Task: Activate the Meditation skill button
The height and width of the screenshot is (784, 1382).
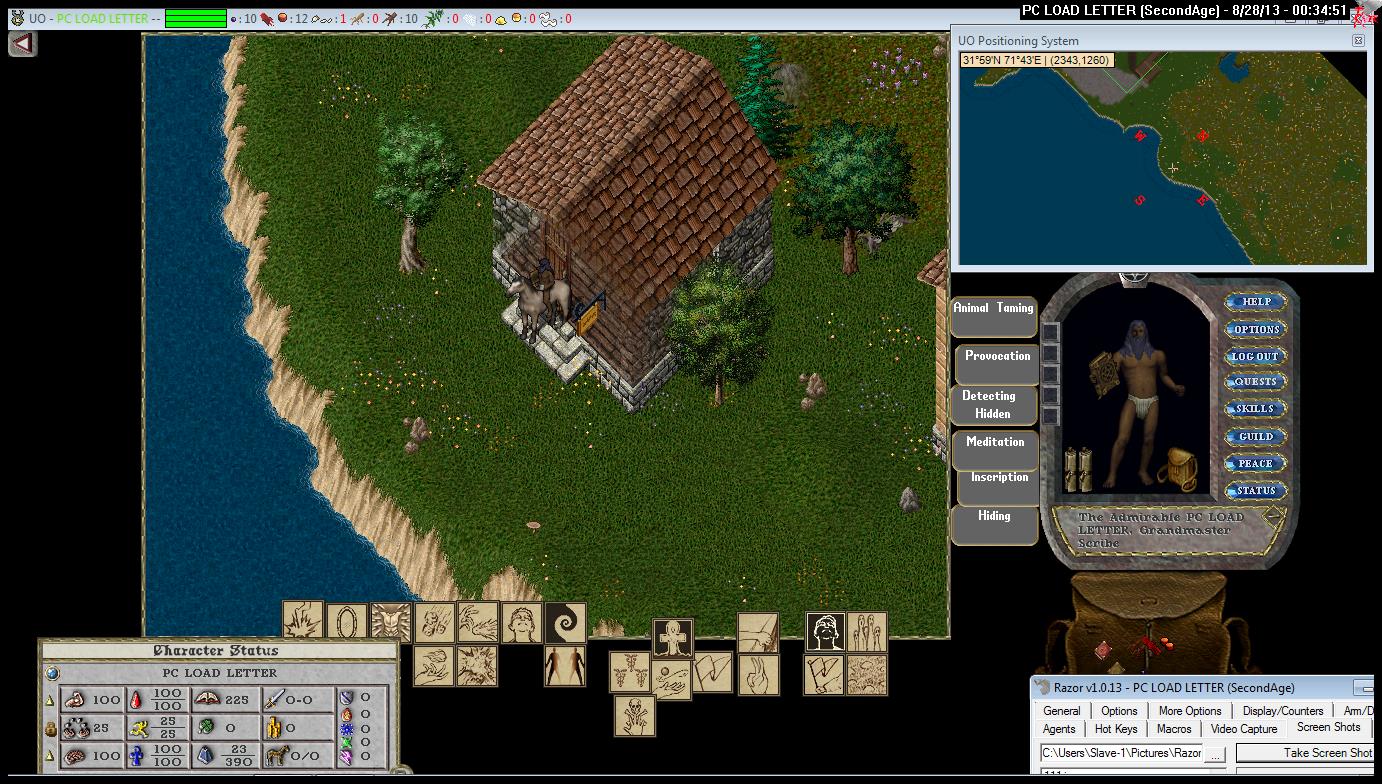Action: [995, 449]
